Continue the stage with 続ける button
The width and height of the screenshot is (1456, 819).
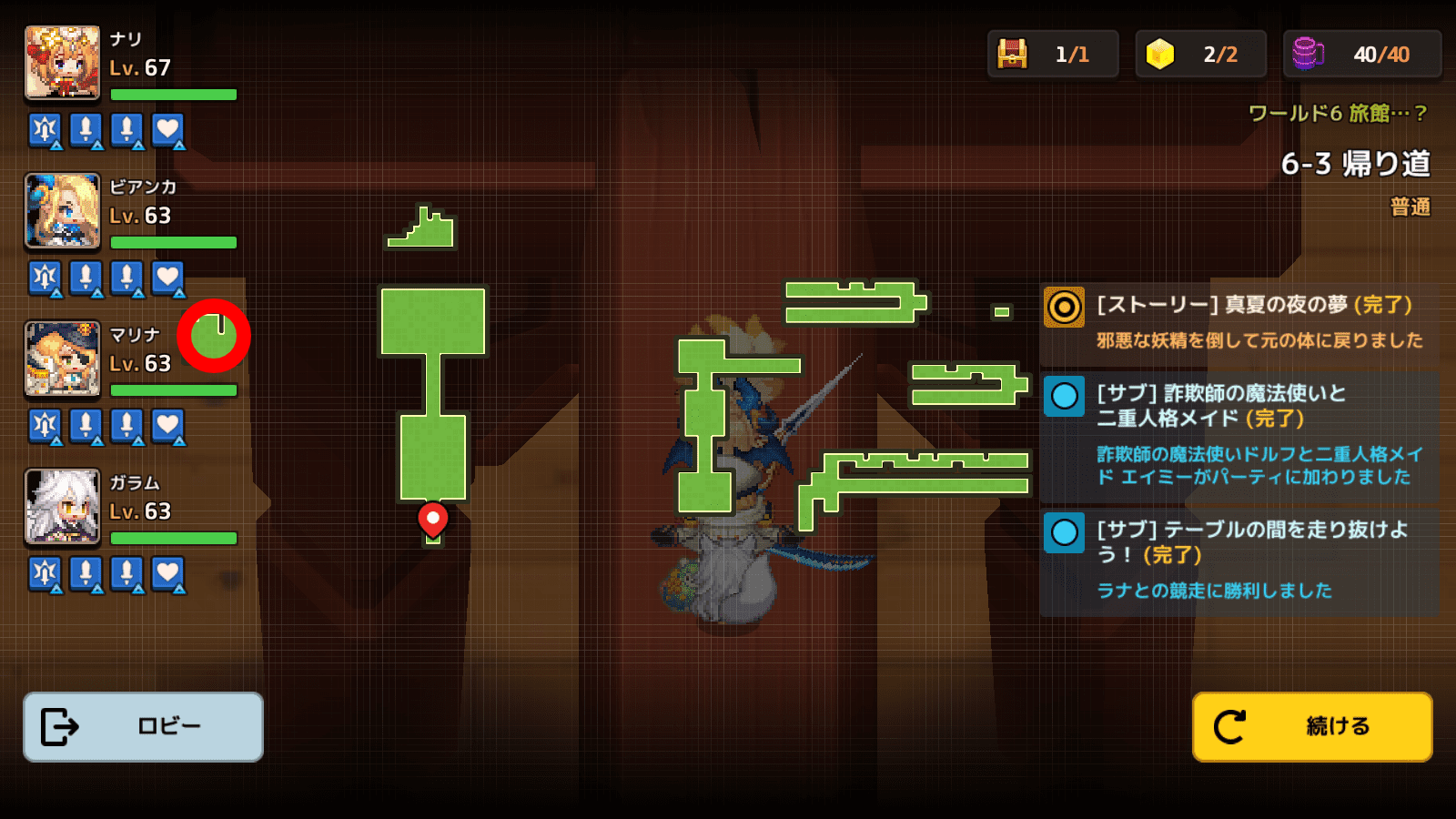click(1311, 726)
